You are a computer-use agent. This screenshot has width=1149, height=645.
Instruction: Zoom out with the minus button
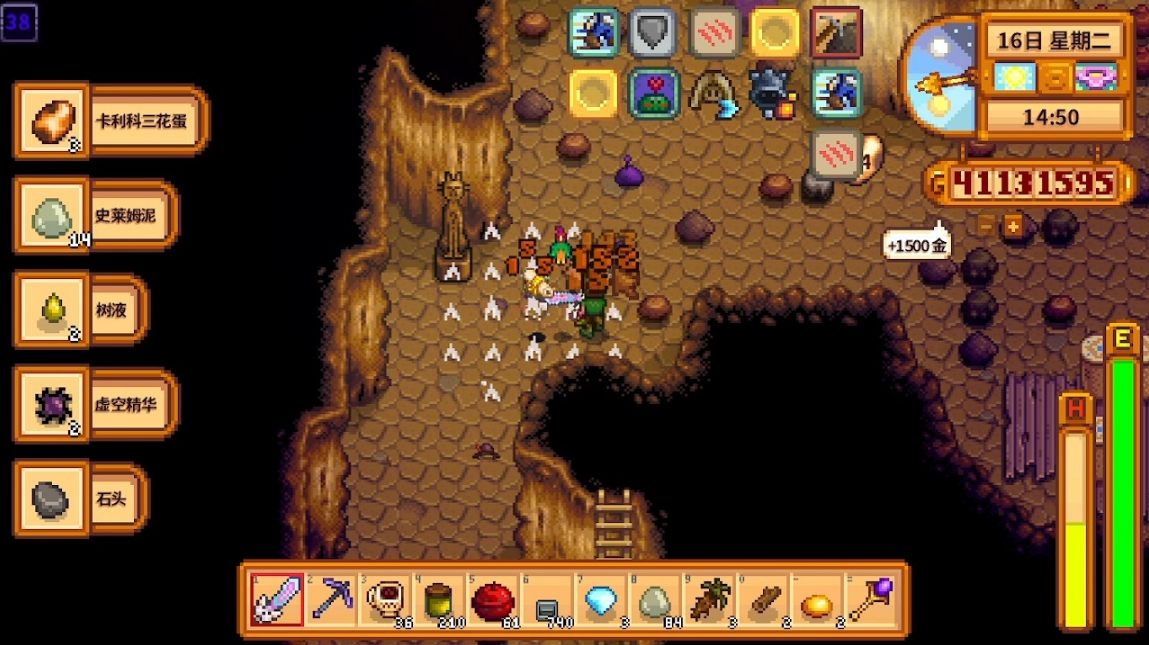987,226
